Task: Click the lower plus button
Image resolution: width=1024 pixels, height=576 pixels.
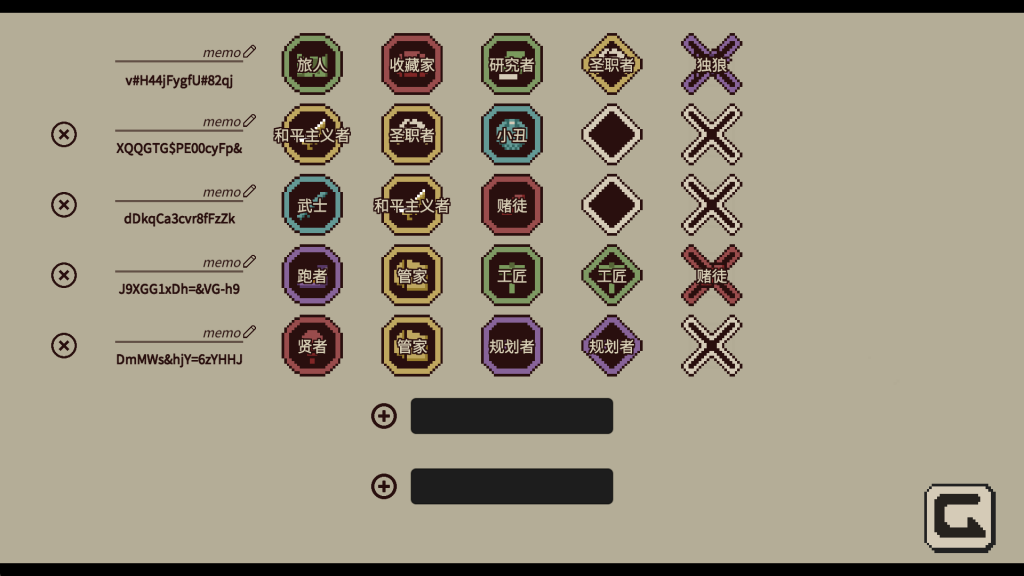Action: tap(384, 486)
